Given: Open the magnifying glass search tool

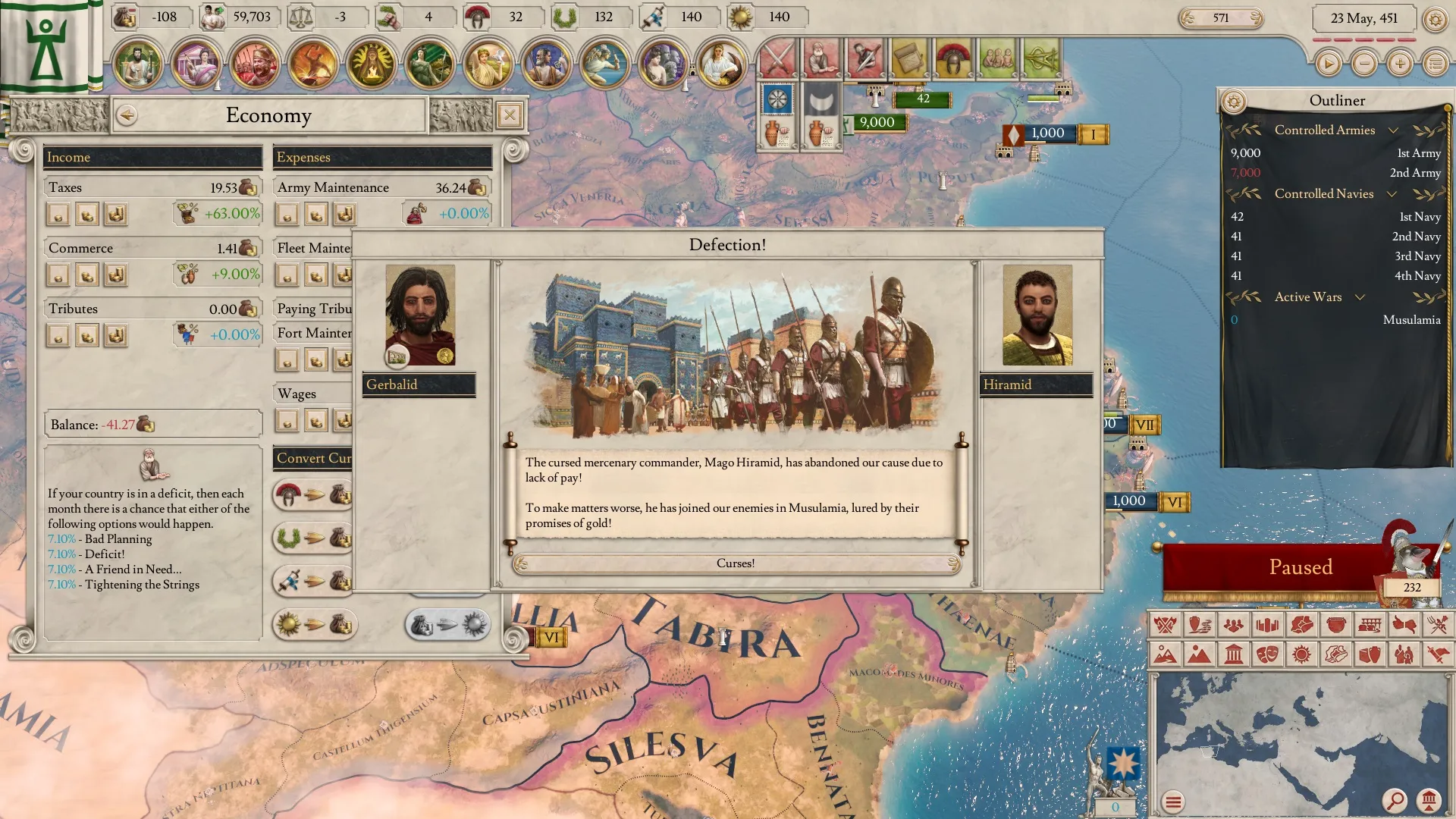Looking at the screenshot, I should (1394, 800).
